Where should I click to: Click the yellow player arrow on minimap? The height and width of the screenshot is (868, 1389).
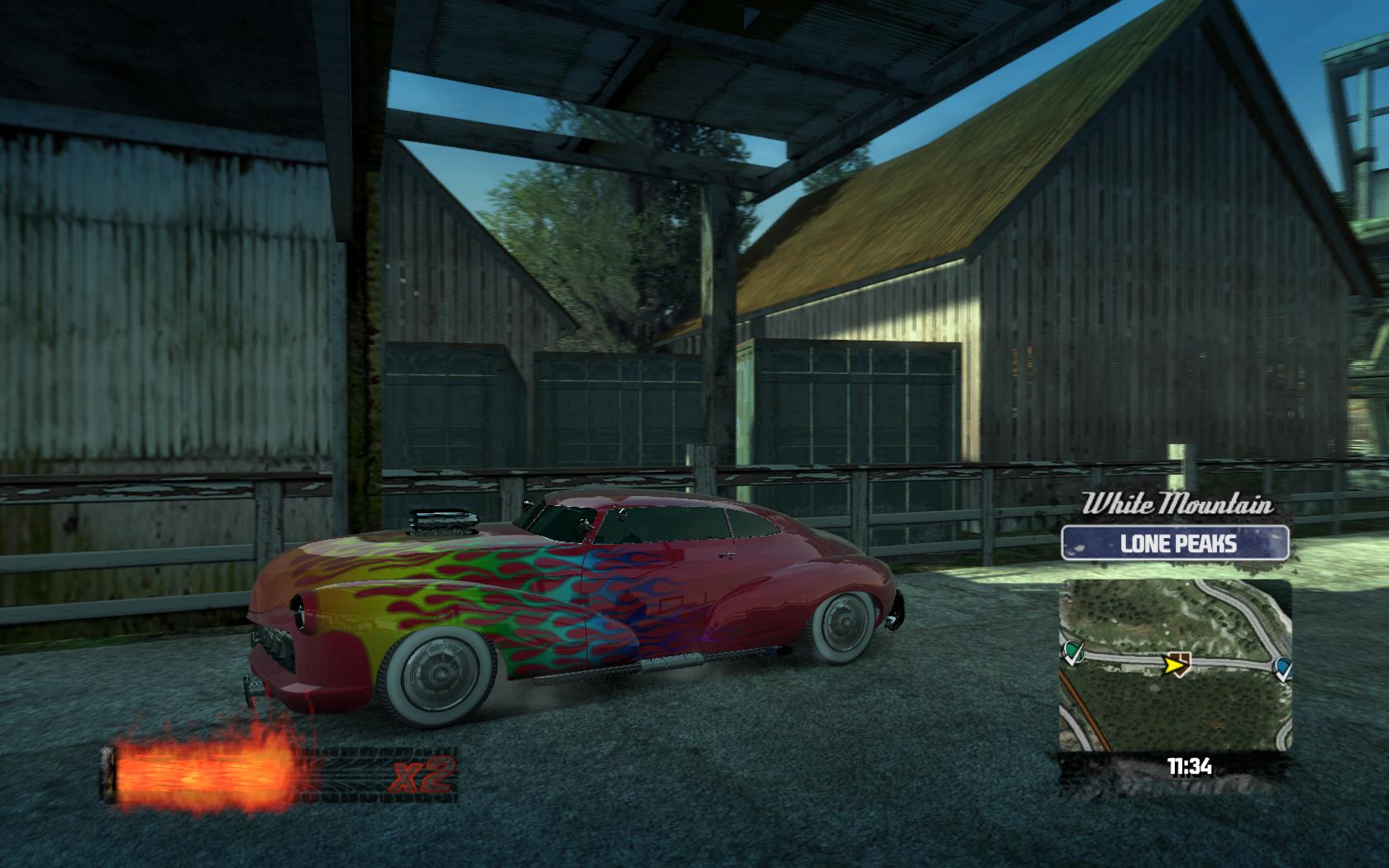(1172, 663)
